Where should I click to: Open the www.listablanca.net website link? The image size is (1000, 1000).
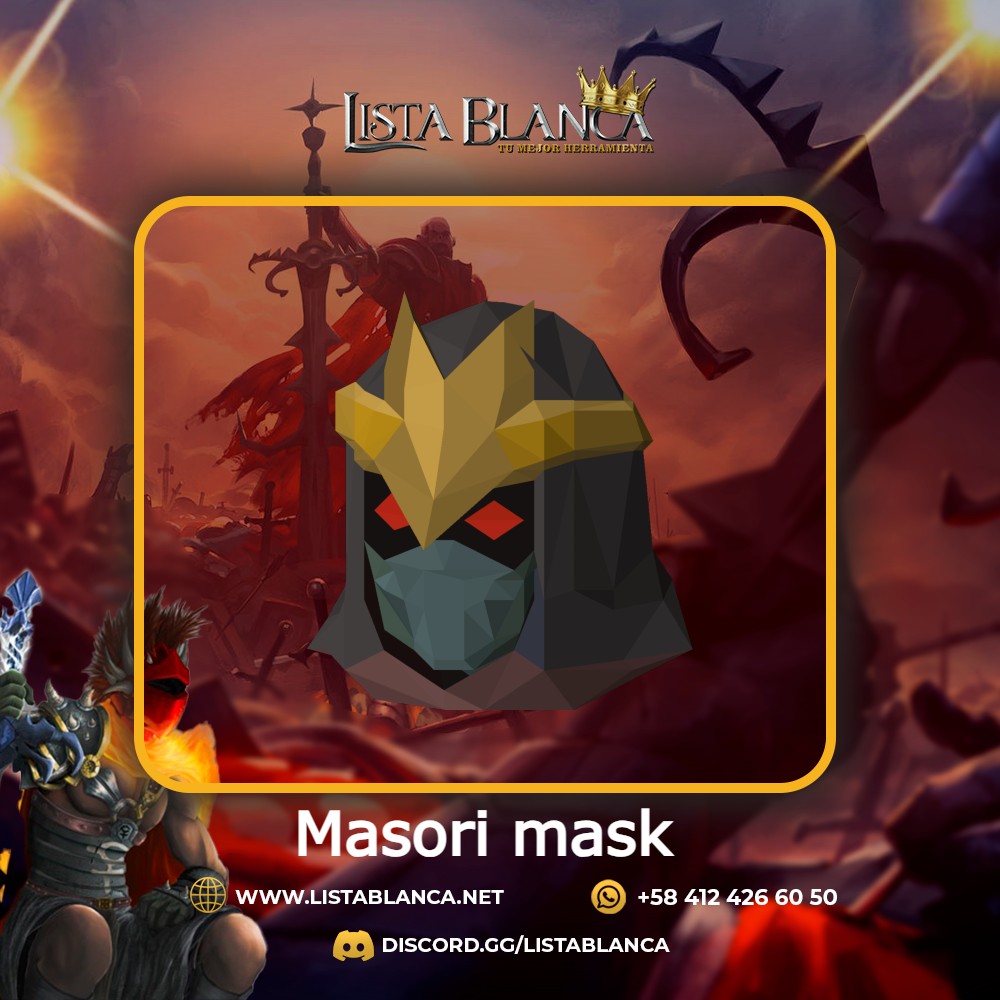[369, 896]
